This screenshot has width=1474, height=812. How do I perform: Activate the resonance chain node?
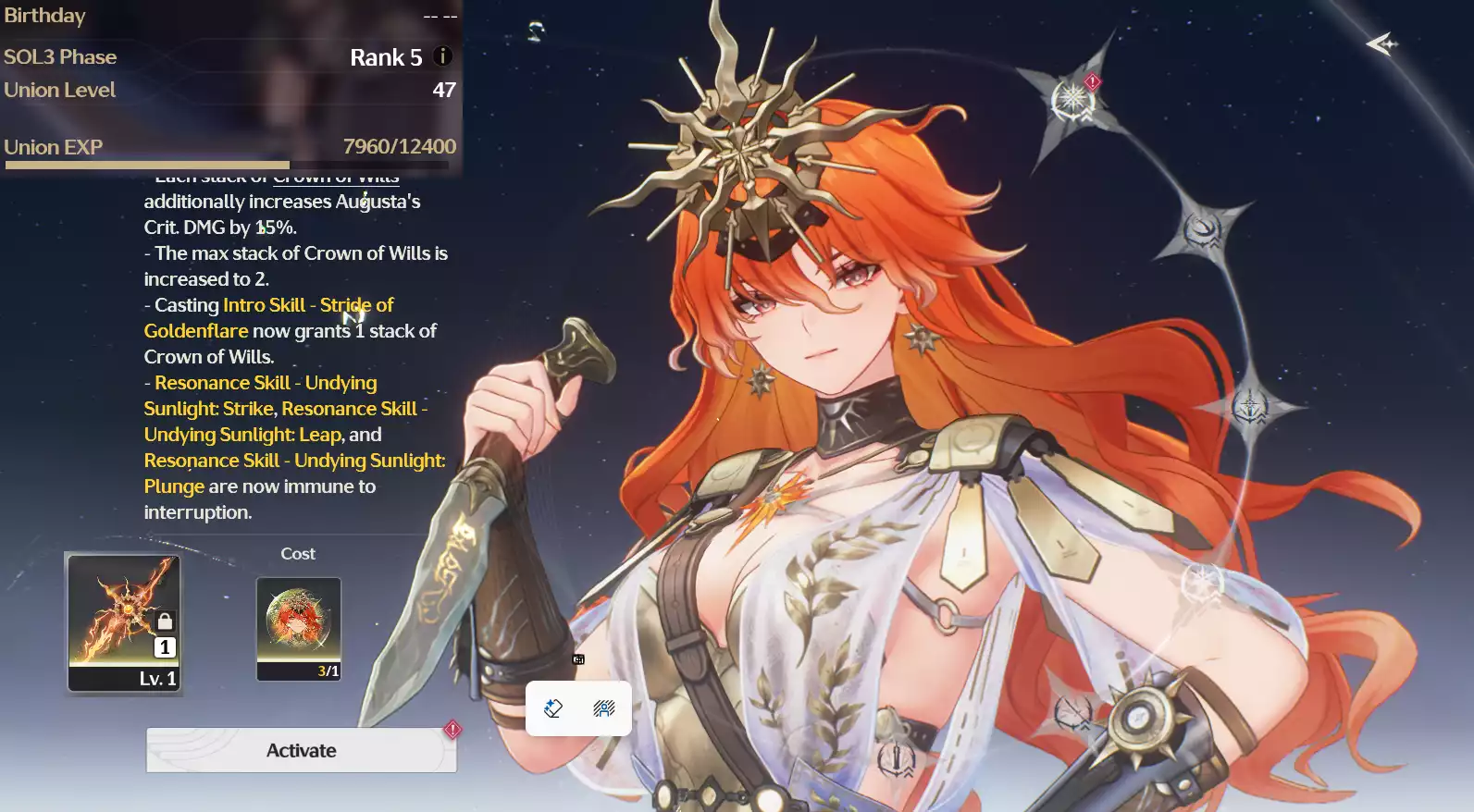[x=301, y=750]
